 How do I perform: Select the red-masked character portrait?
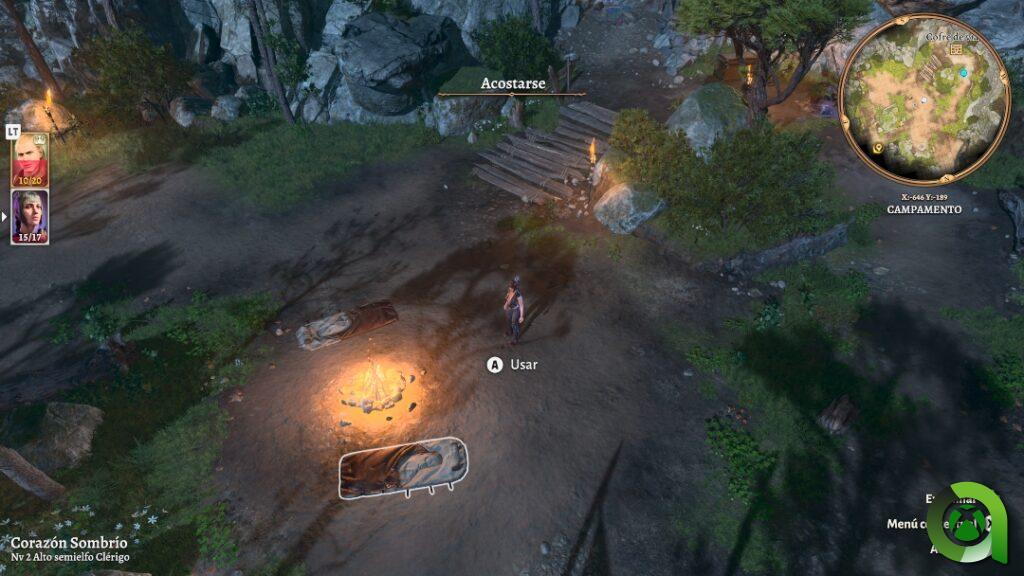tap(29, 160)
